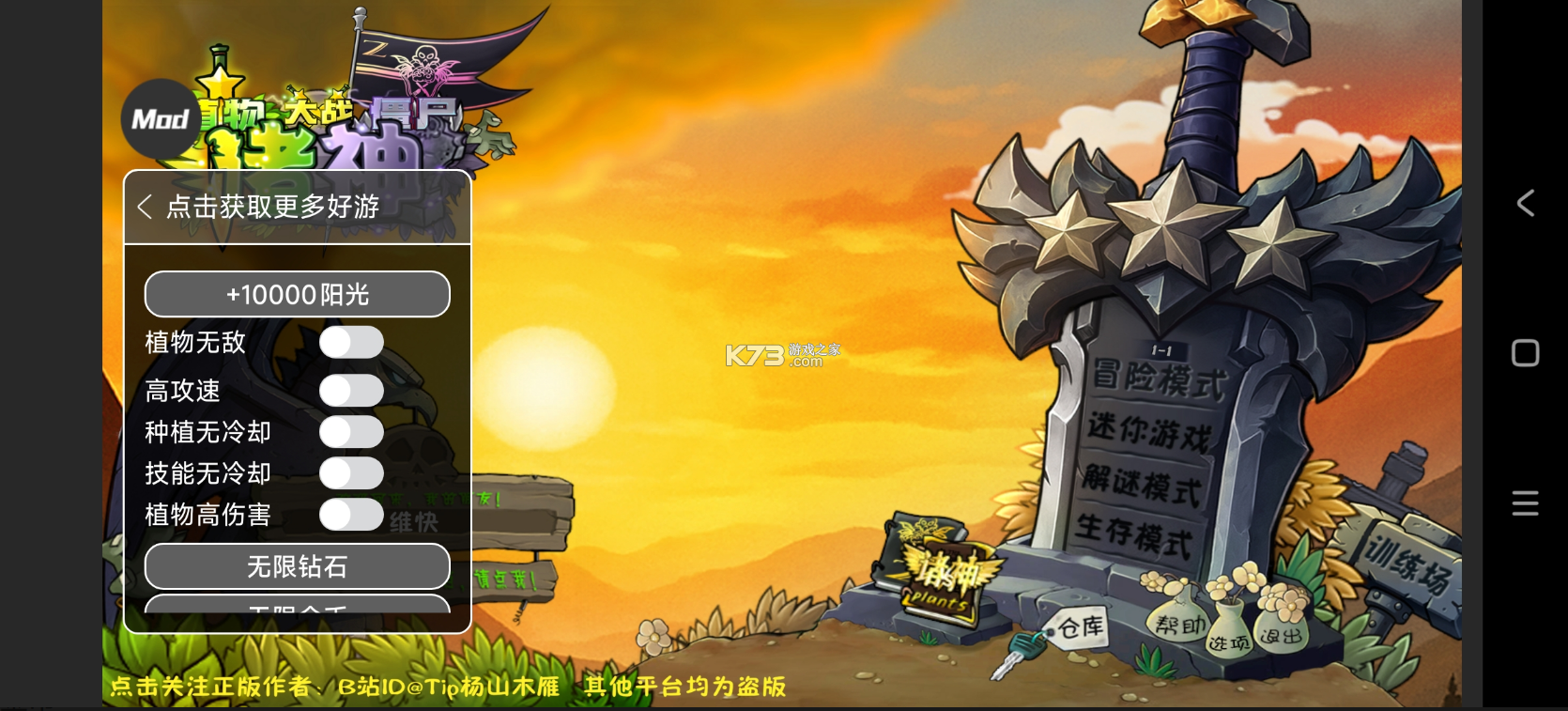Image resolution: width=1568 pixels, height=711 pixels.
Task: Open the Android Recents button
Action: [x=1523, y=352]
